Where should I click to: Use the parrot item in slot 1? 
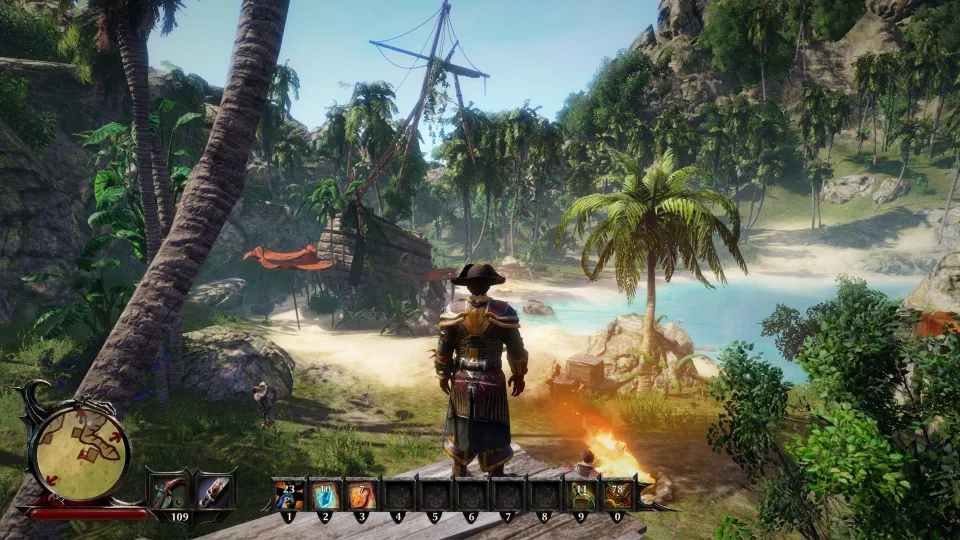288,494
